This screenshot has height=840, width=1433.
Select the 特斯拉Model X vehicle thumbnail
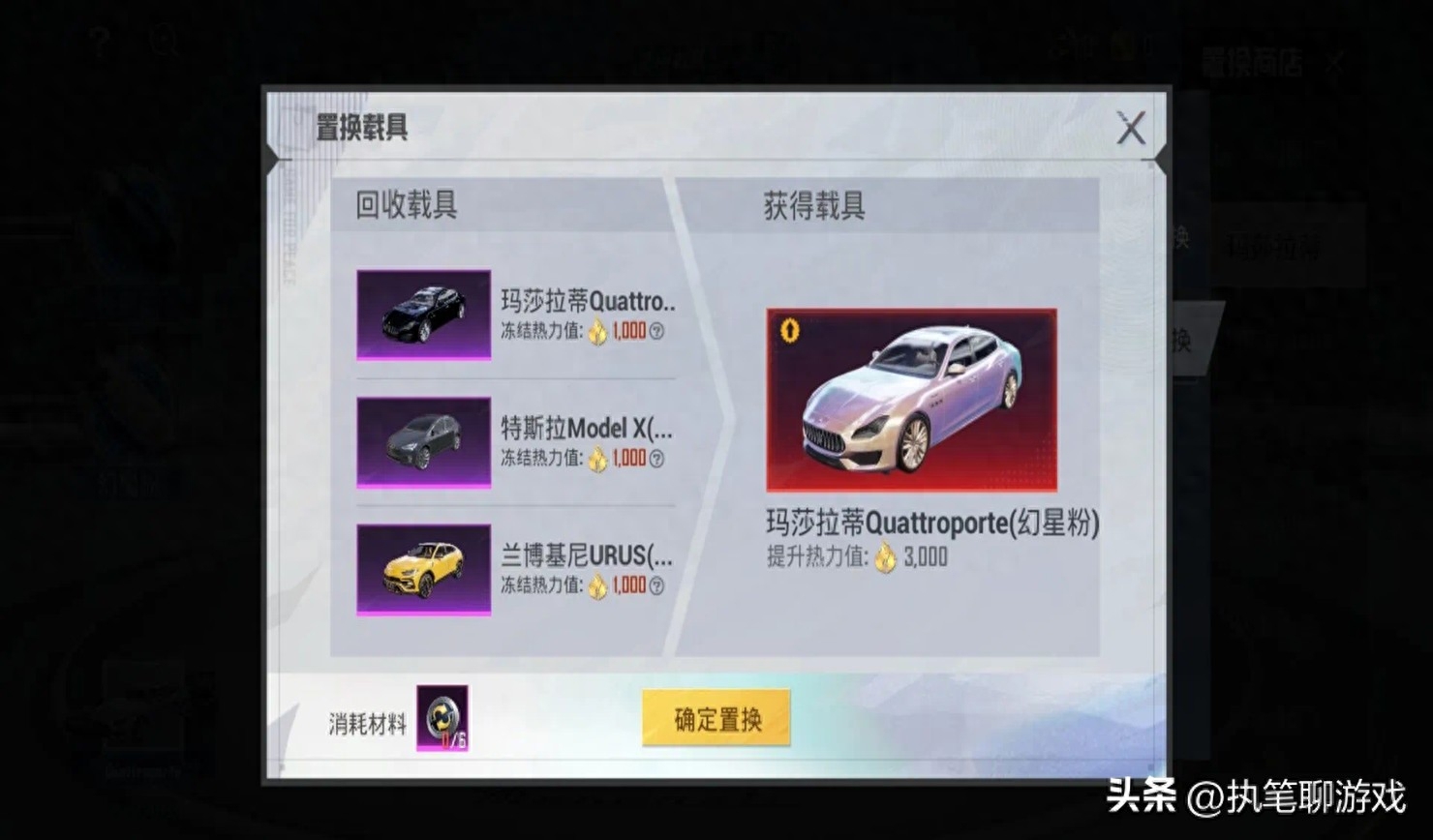pos(423,442)
